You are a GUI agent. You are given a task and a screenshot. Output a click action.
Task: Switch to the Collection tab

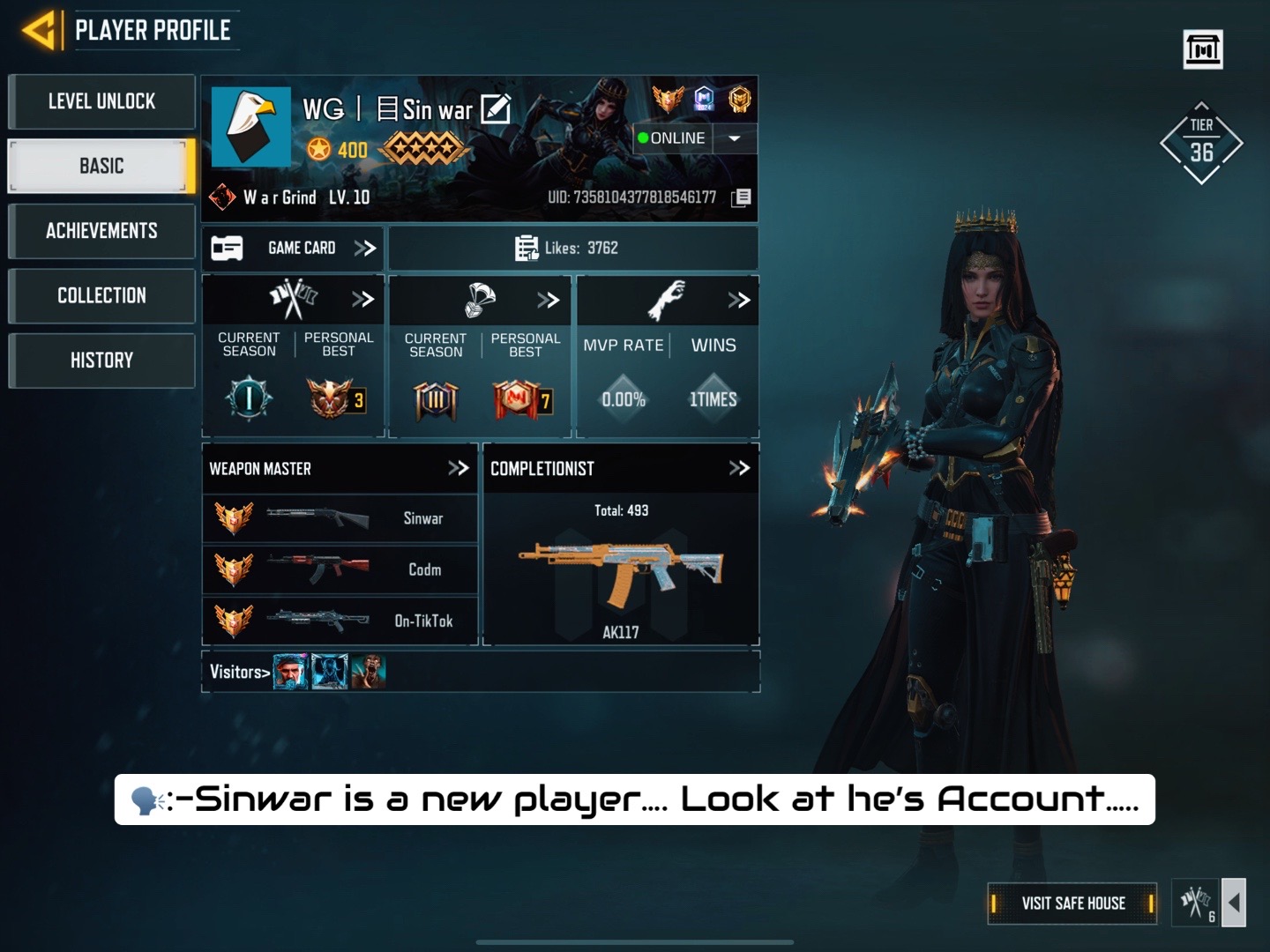click(101, 295)
